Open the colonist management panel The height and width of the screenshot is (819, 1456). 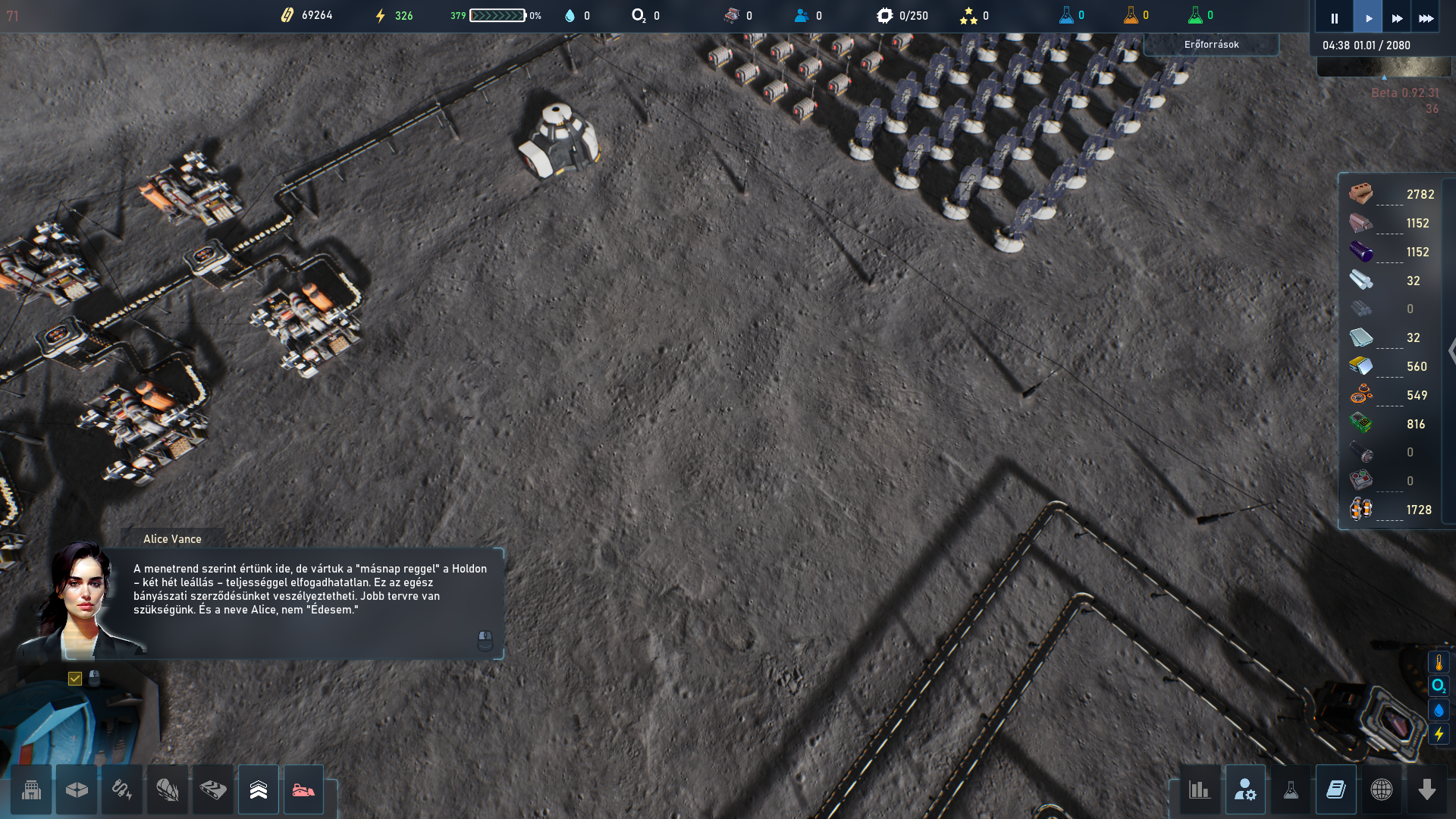pyautogui.click(x=1245, y=790)
